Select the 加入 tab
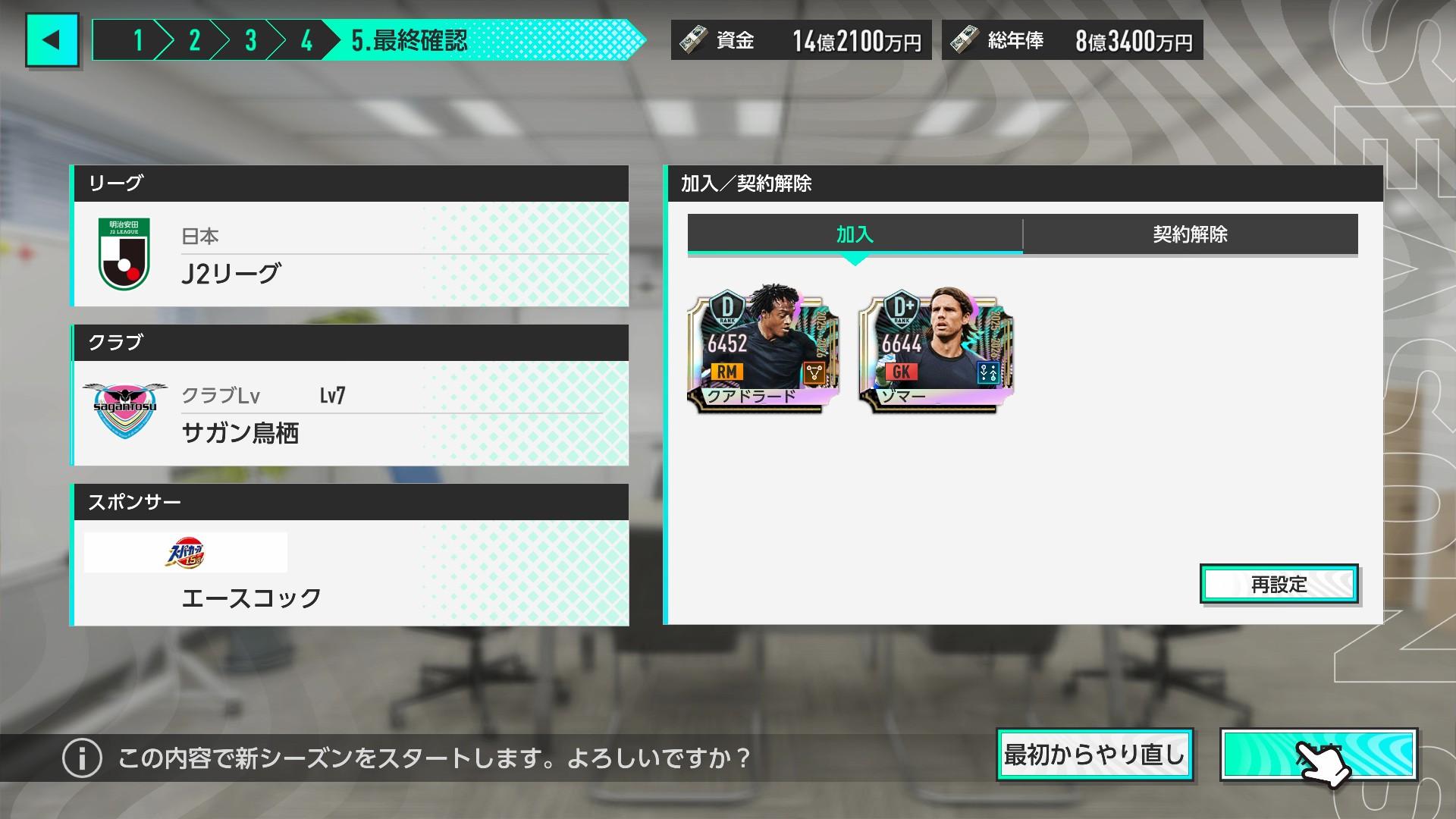The width and height of the screenshot is (1456, 819). [855, 235]
